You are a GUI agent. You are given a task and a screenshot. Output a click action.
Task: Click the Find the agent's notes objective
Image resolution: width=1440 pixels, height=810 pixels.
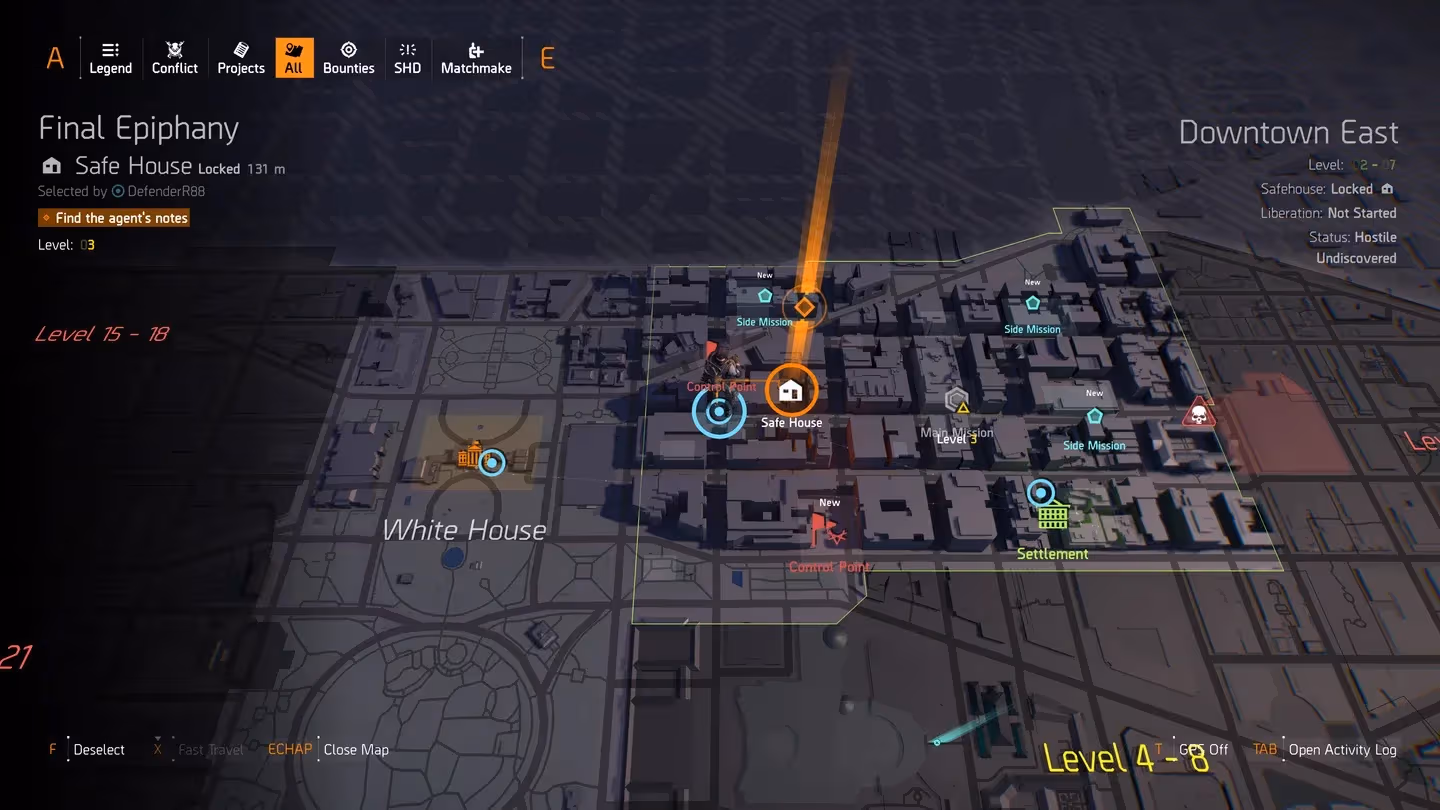pyautogui.click(x=114, y=217)
